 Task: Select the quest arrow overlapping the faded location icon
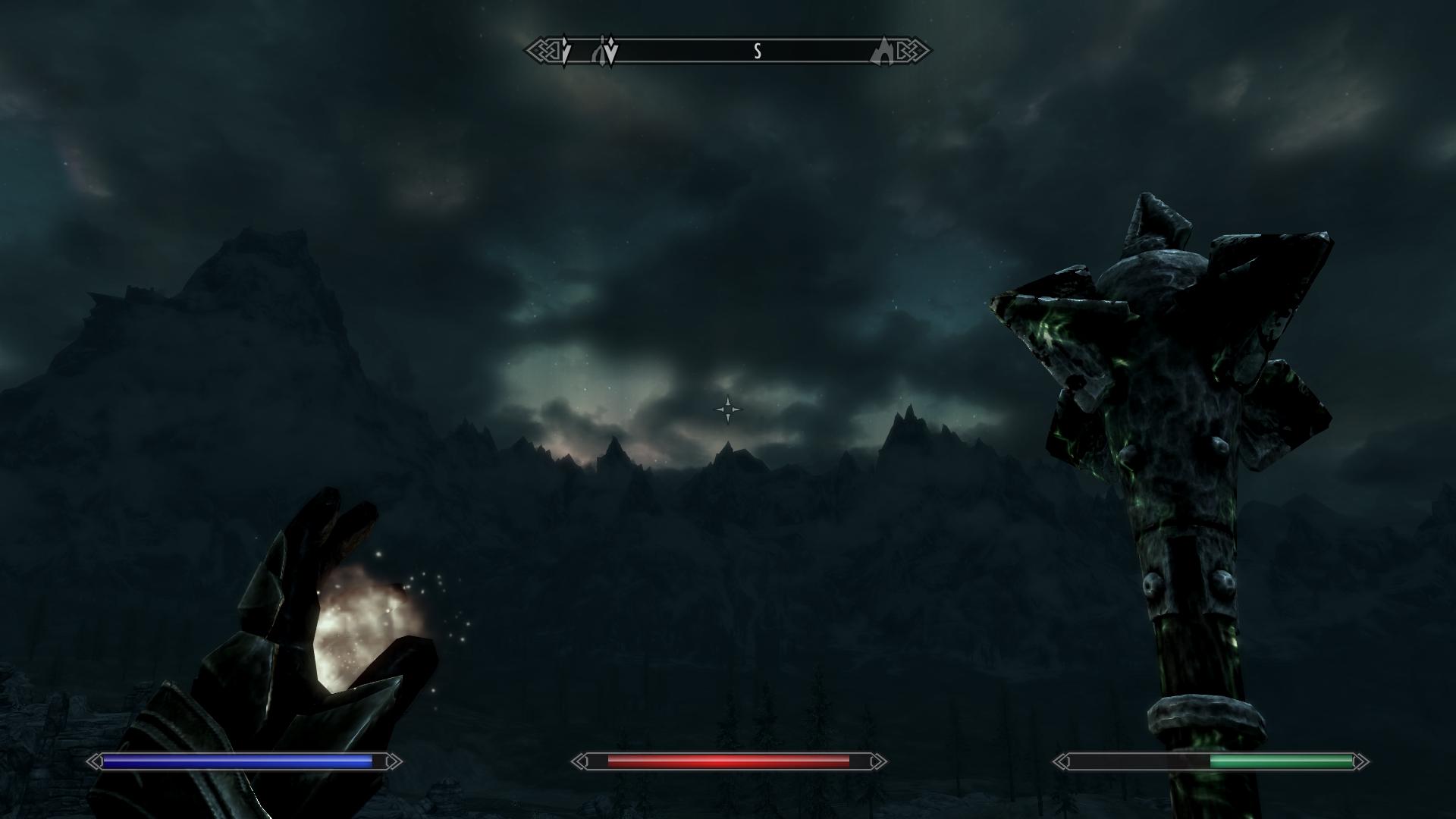[x=610, y=51]
